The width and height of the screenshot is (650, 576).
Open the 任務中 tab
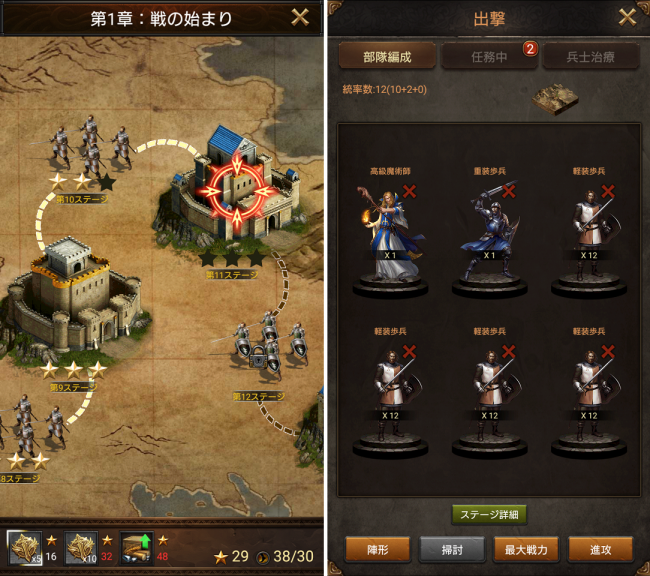point(489,56)
